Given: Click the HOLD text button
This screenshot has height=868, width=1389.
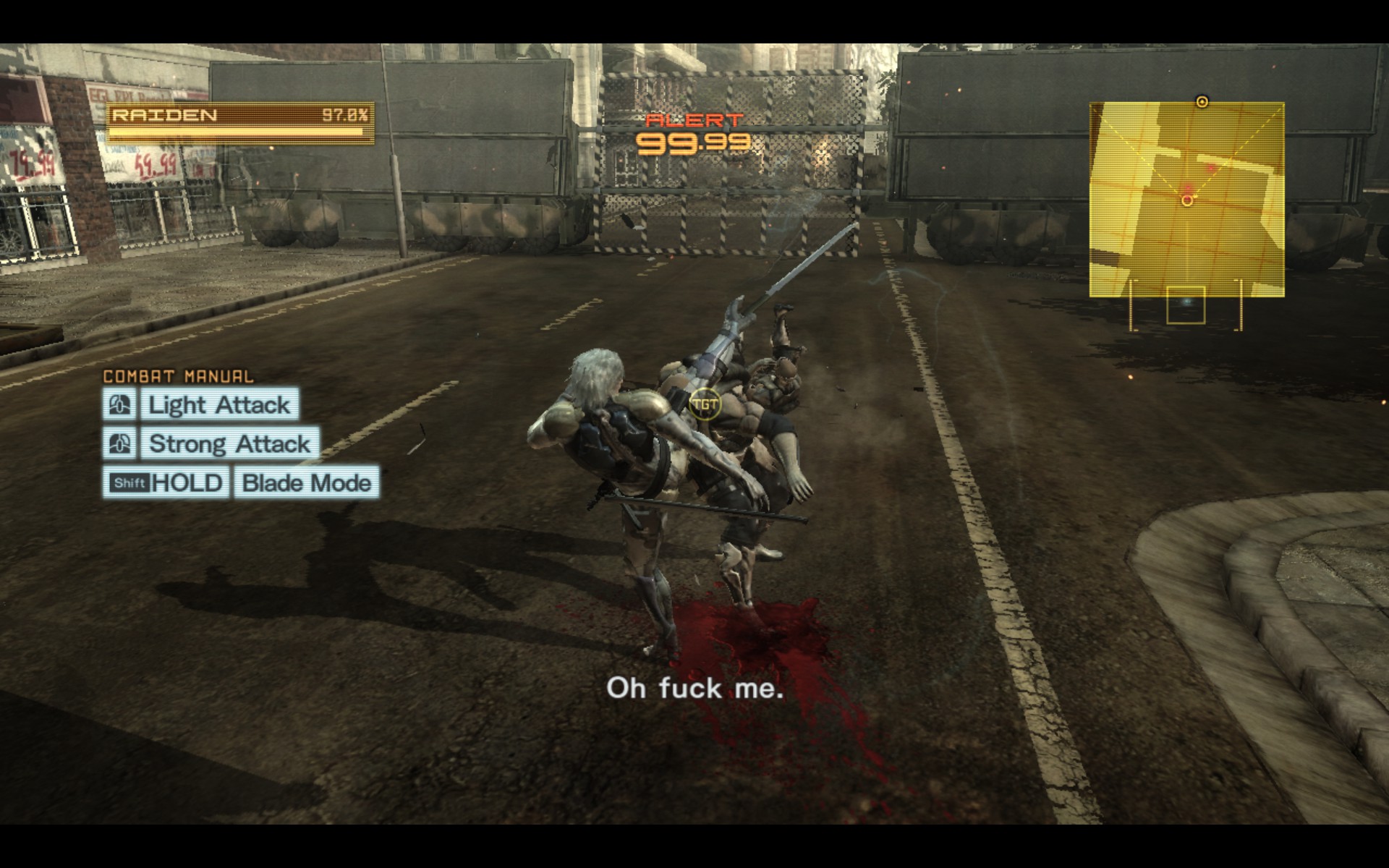Looking at the screenshot, I should (188, 483).
